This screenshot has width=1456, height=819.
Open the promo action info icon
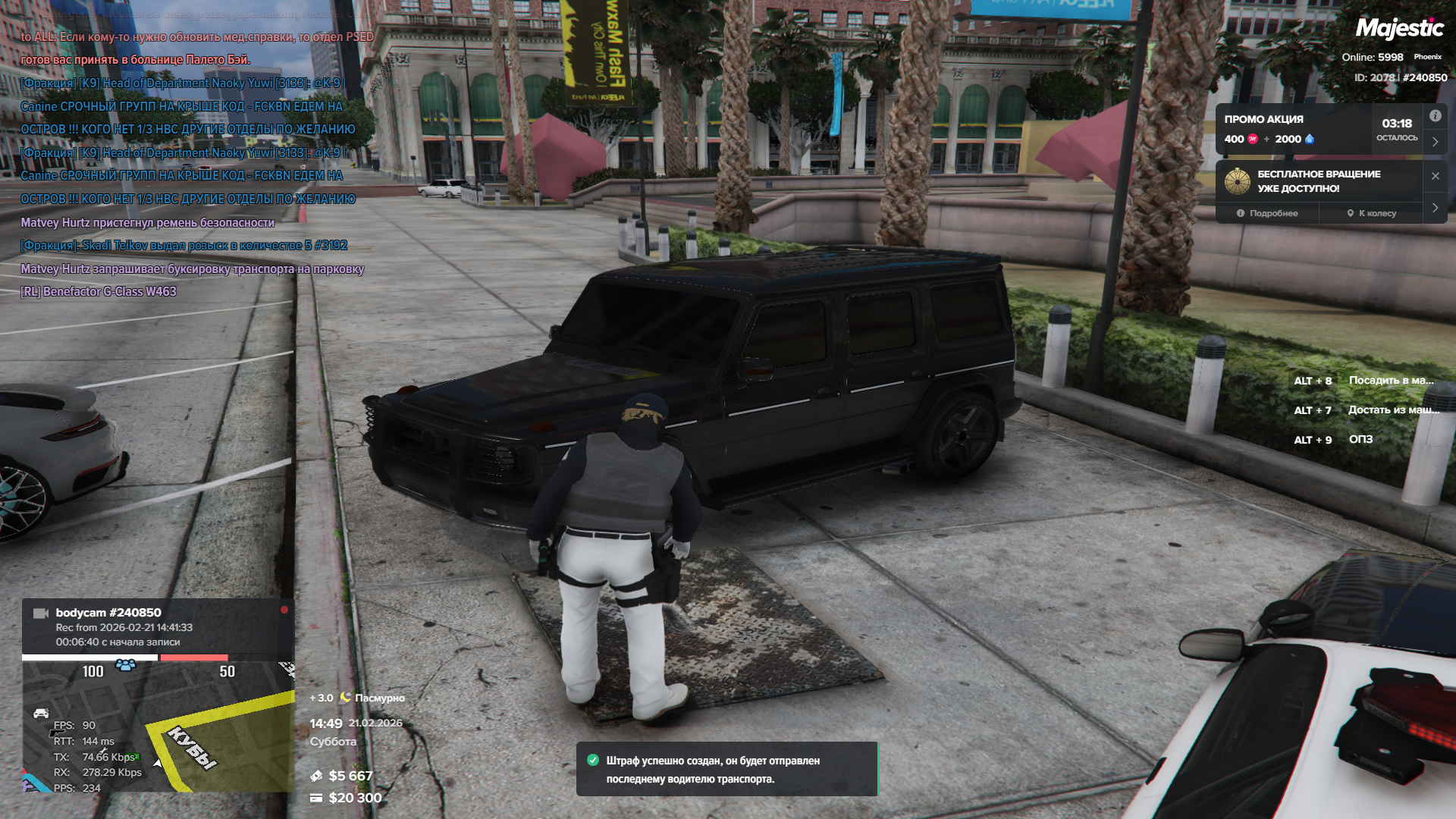point(1435,116)
